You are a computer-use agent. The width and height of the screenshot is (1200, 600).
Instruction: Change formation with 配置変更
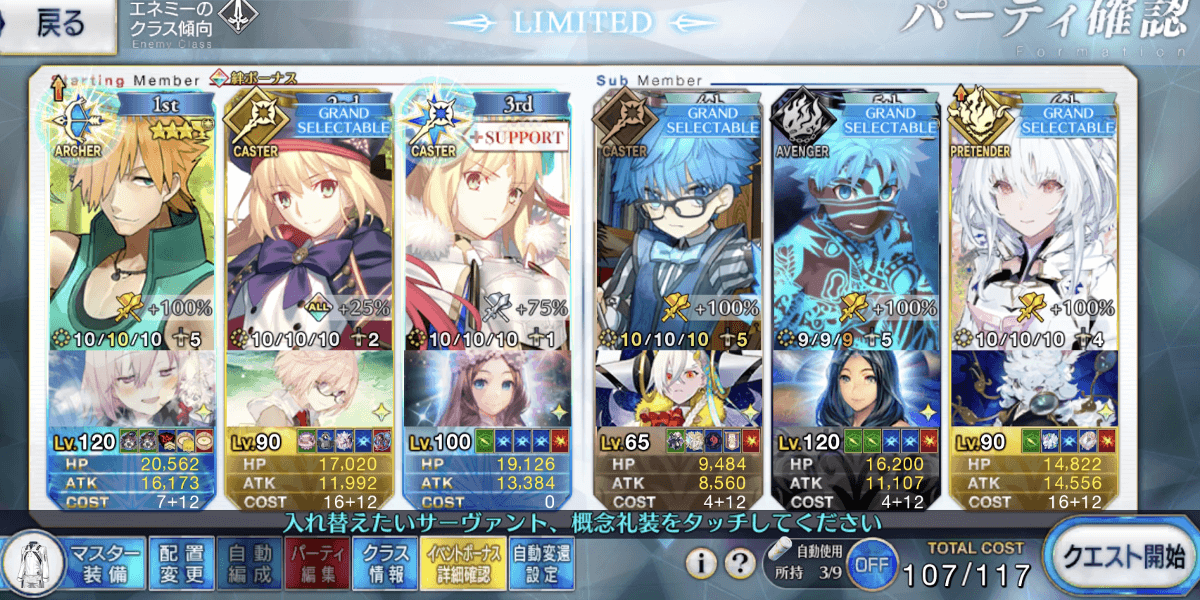coord(181,562)
